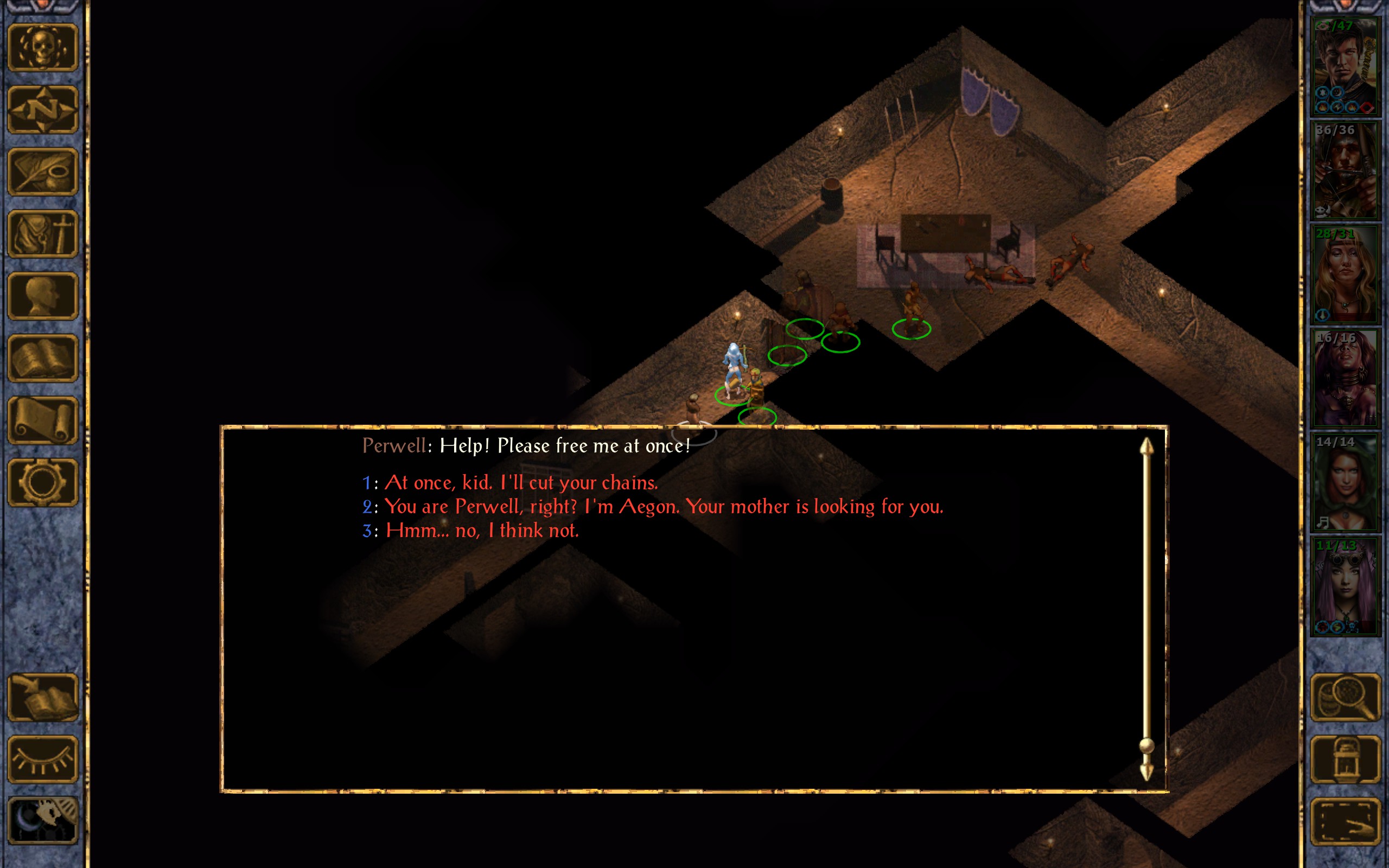Open the options gear icon

point(43,482)
